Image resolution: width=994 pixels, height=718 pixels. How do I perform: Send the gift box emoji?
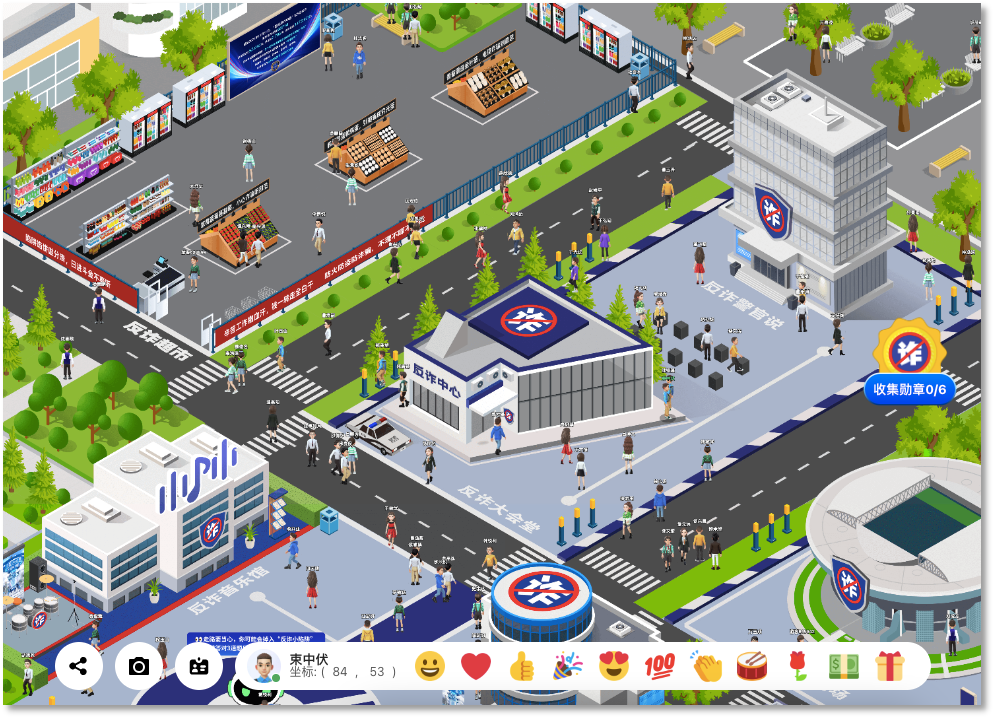[889, 666]
